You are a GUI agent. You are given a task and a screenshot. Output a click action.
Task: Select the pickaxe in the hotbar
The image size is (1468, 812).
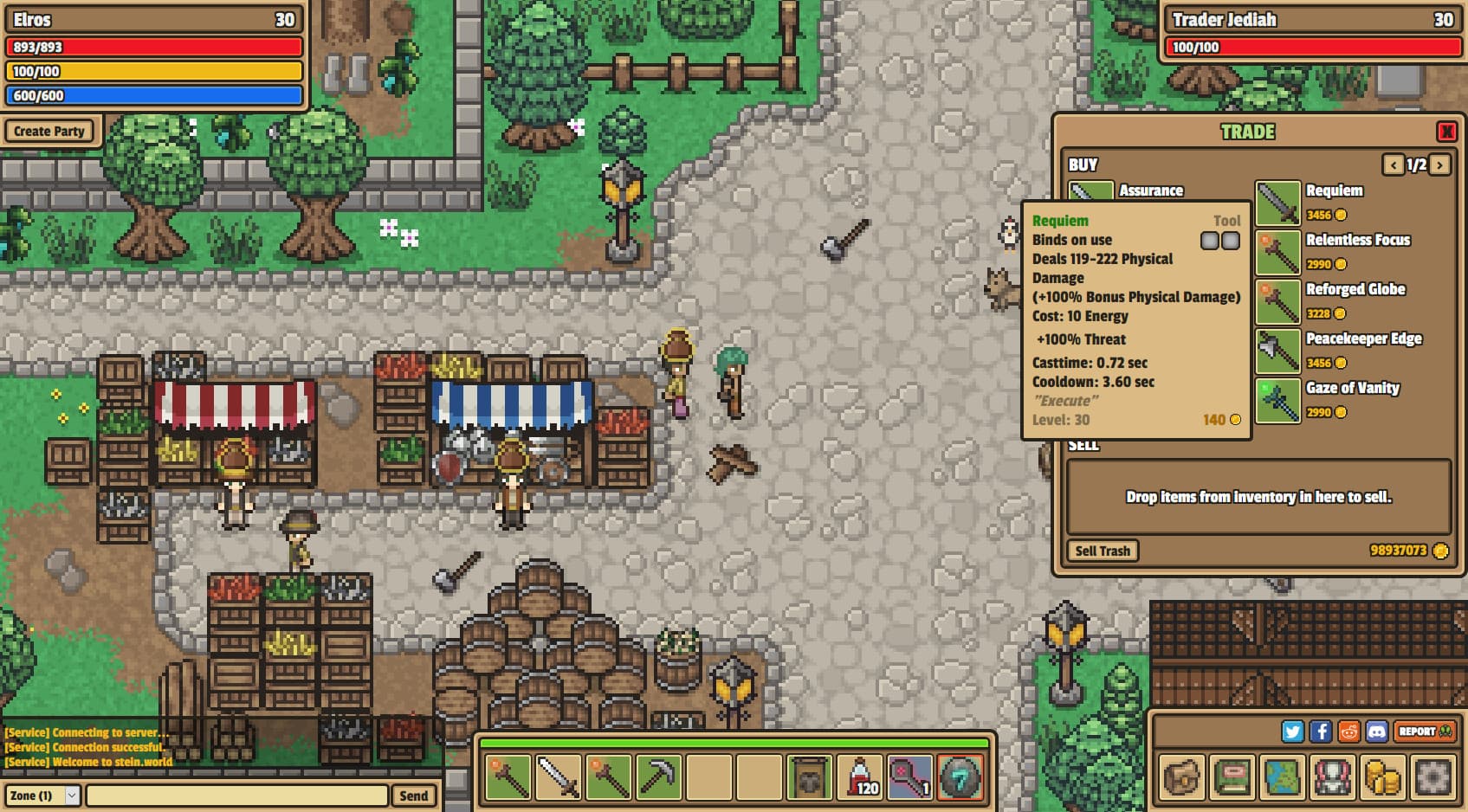[x=658, y=777]
